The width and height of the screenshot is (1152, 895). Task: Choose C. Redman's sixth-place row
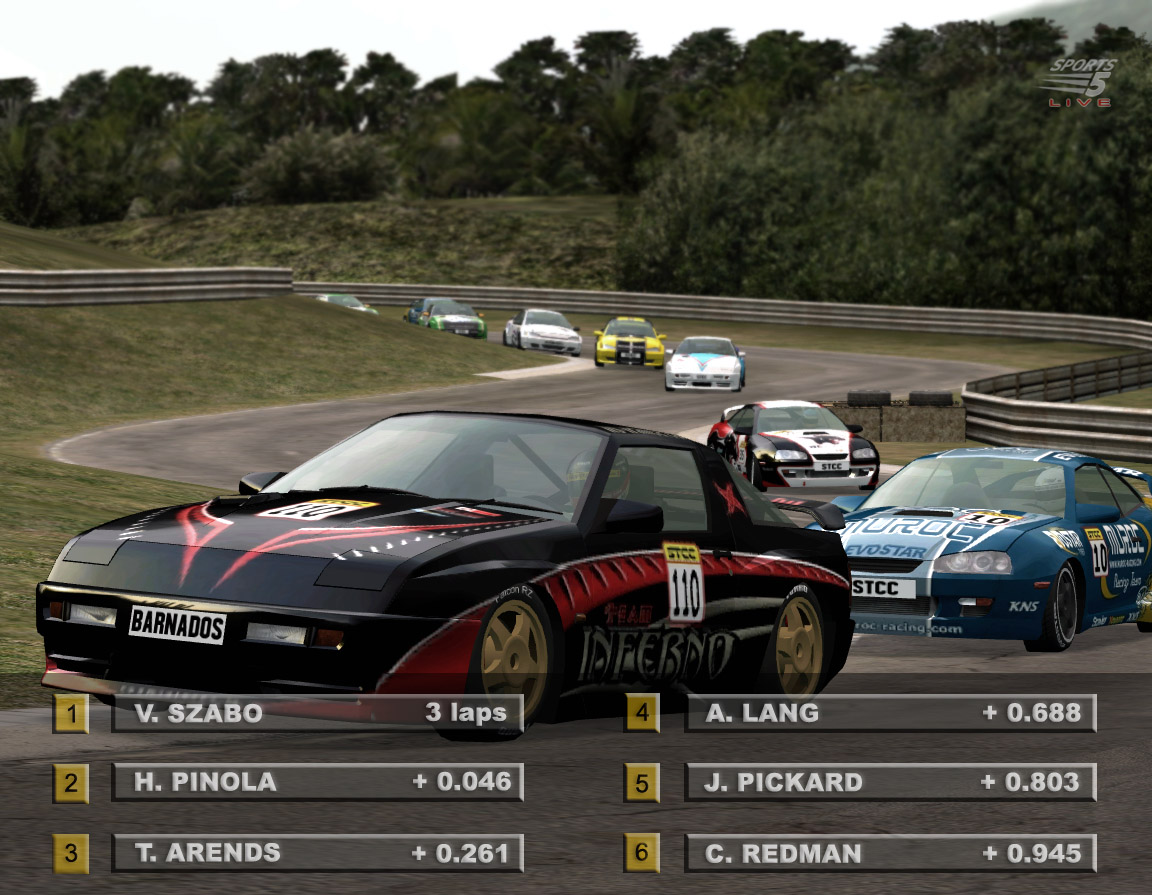click(x=889, y=853)
